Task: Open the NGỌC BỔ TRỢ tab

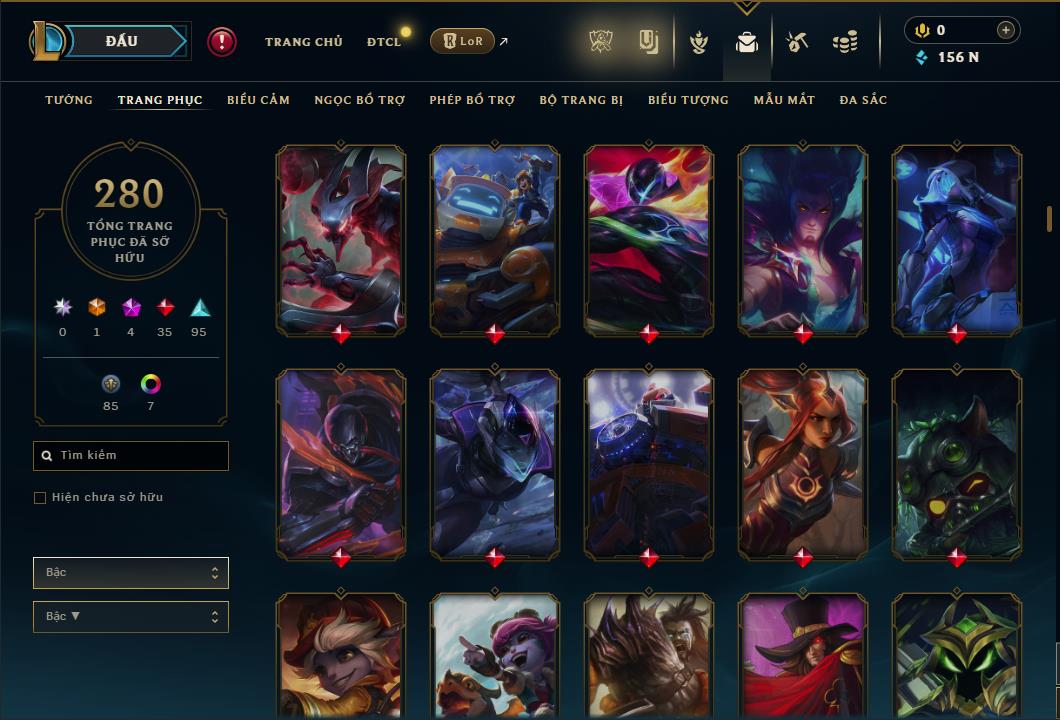Action: click(x=359, y=100)
